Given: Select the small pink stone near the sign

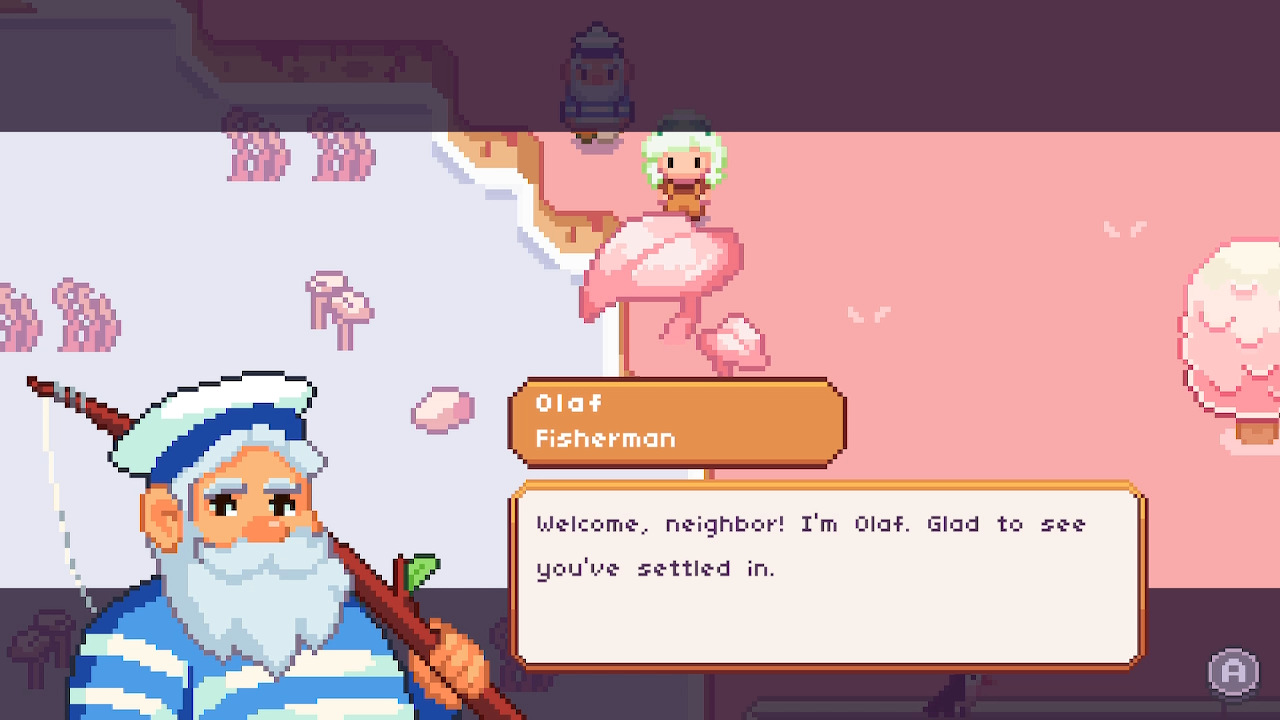Looking at the screenshot, I should [440, 410].
